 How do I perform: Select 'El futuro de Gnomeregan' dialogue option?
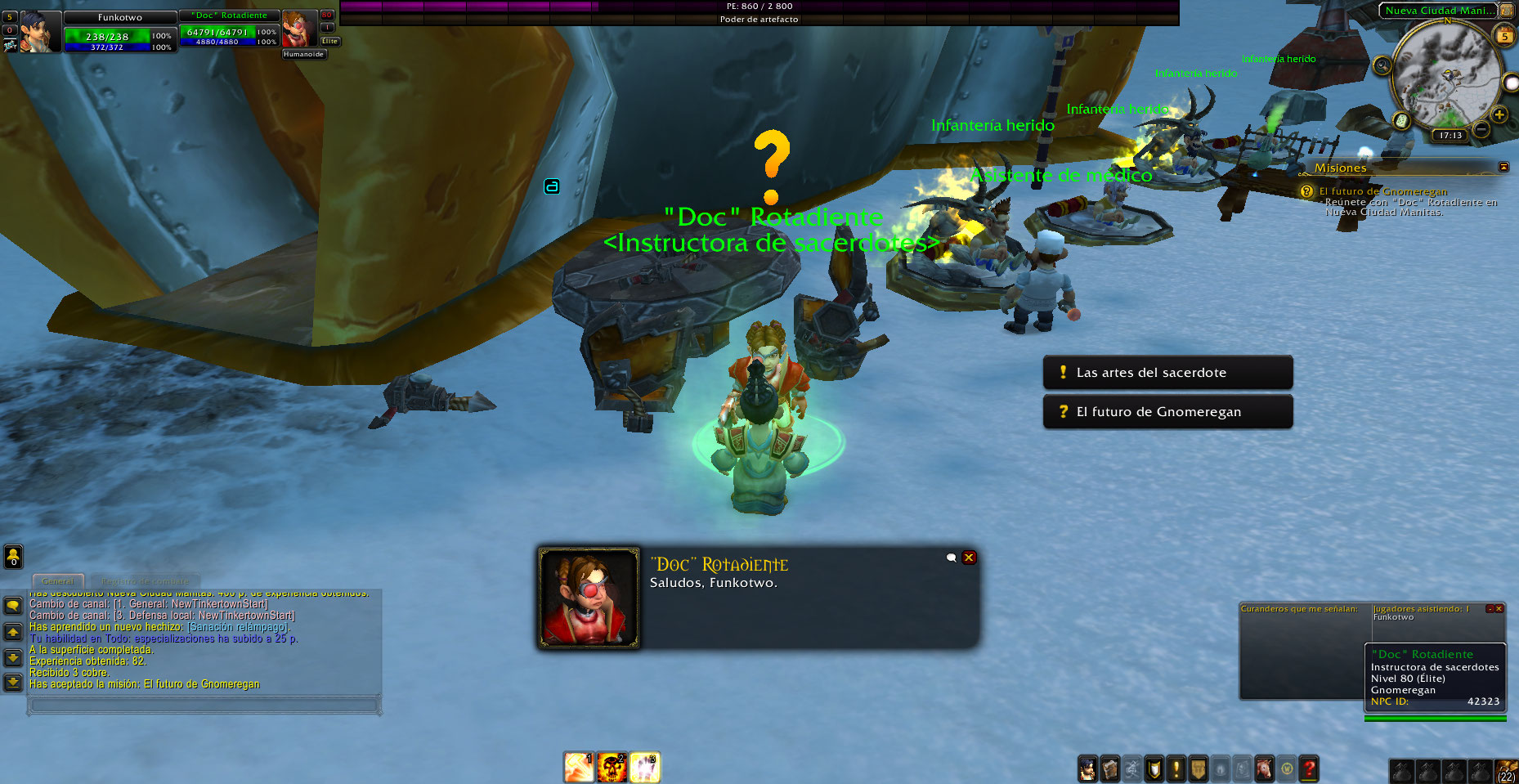click(1167, 412)
